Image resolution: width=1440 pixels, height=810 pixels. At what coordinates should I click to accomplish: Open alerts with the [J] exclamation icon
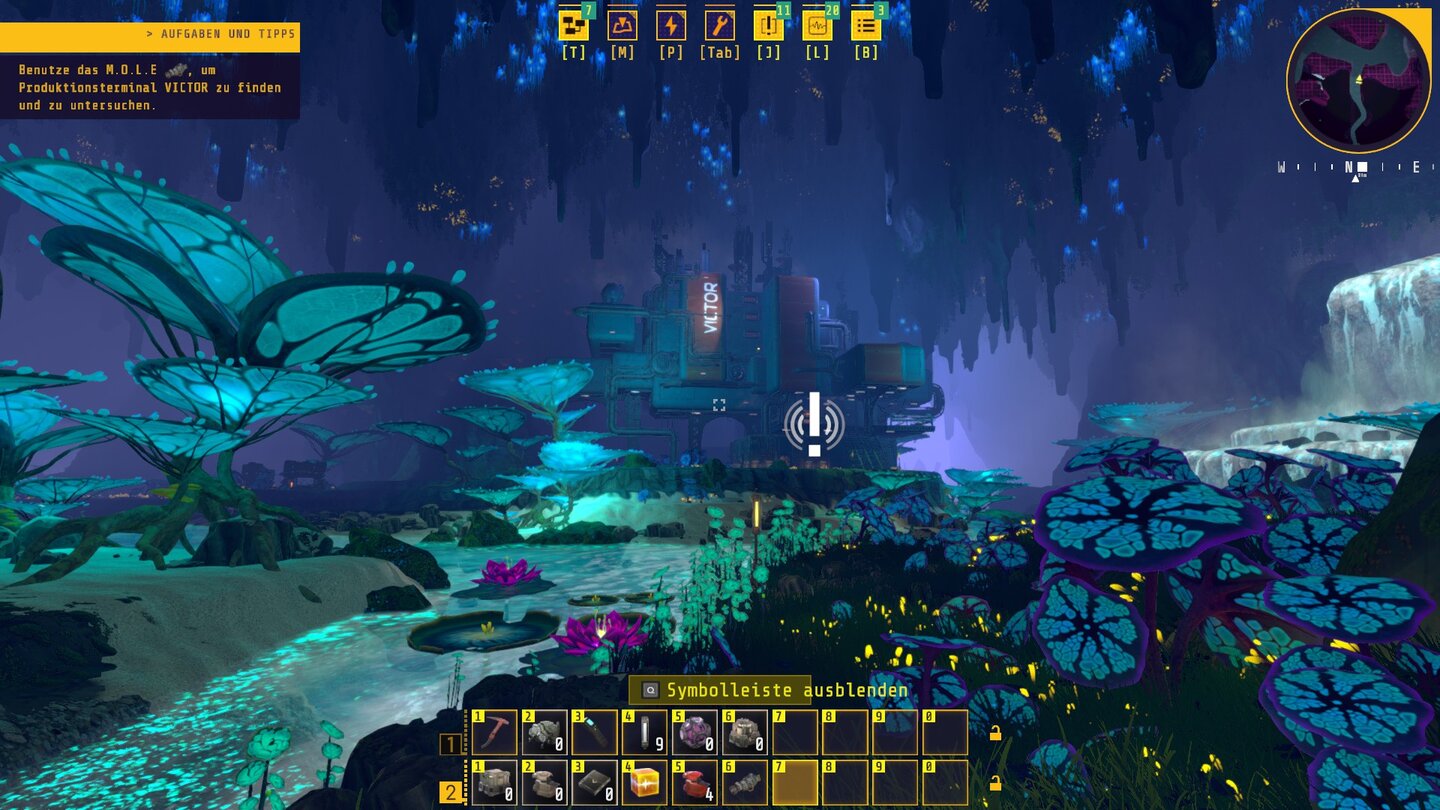pos(768,25)
